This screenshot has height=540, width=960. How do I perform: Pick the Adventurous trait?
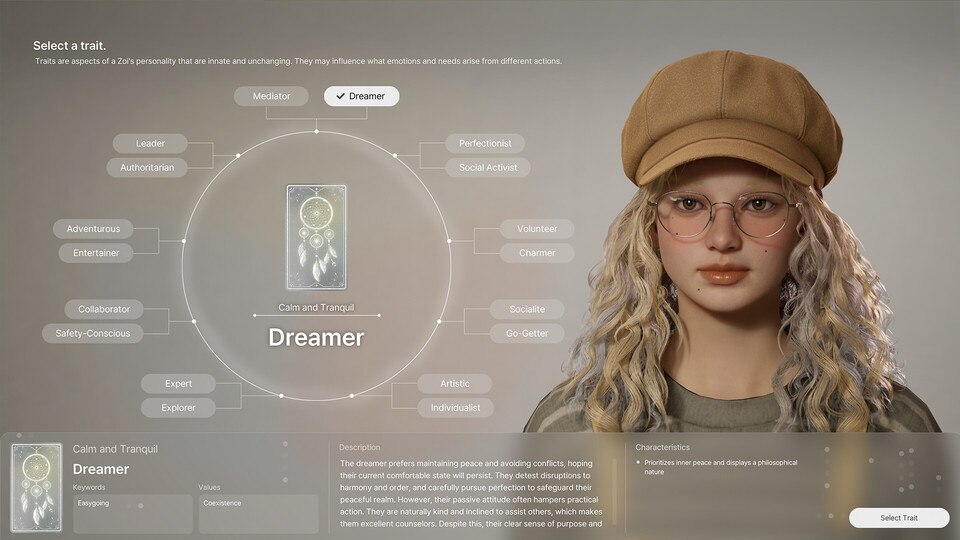[93, 229]
